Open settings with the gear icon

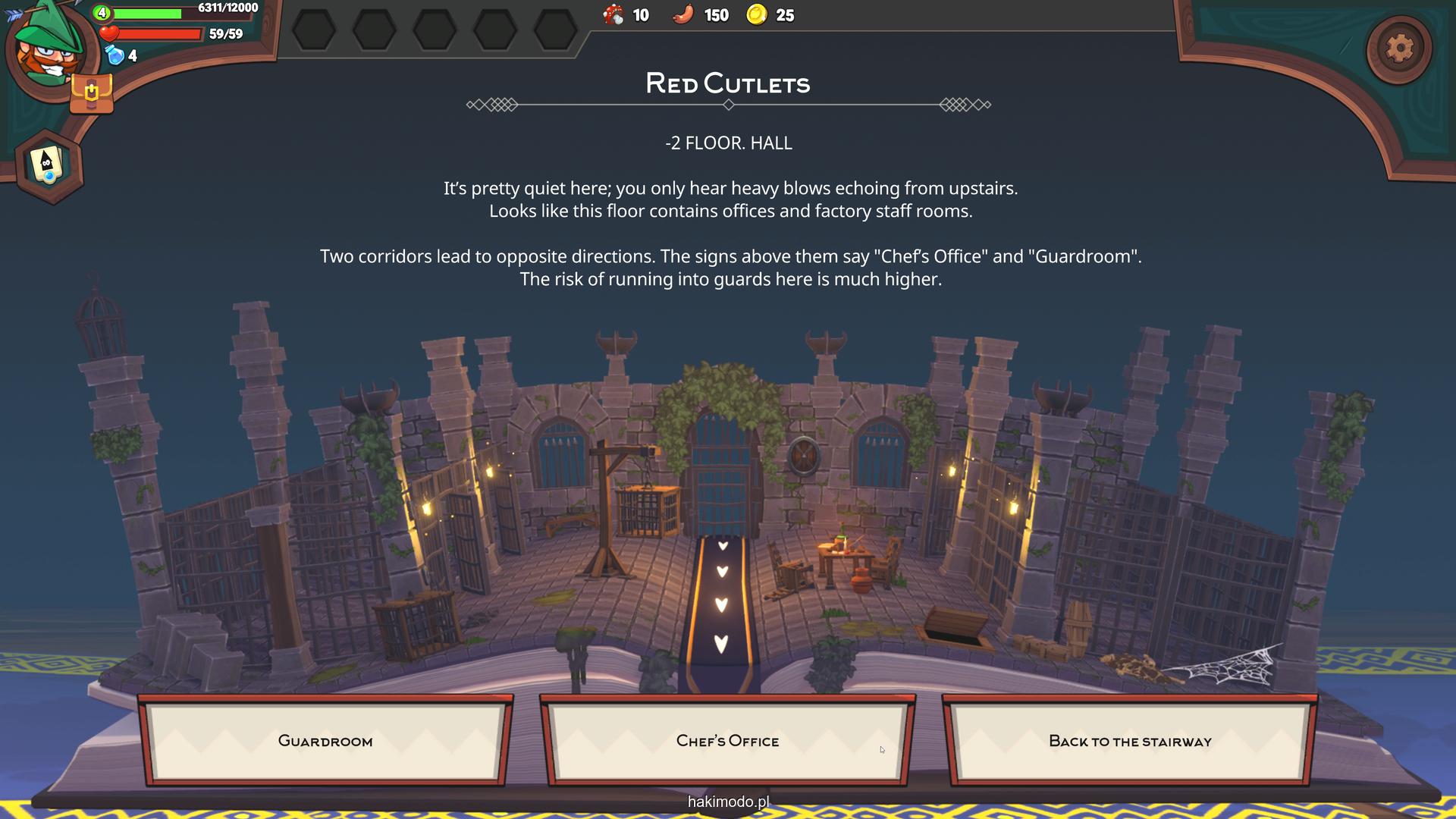tap(1399, 49)
